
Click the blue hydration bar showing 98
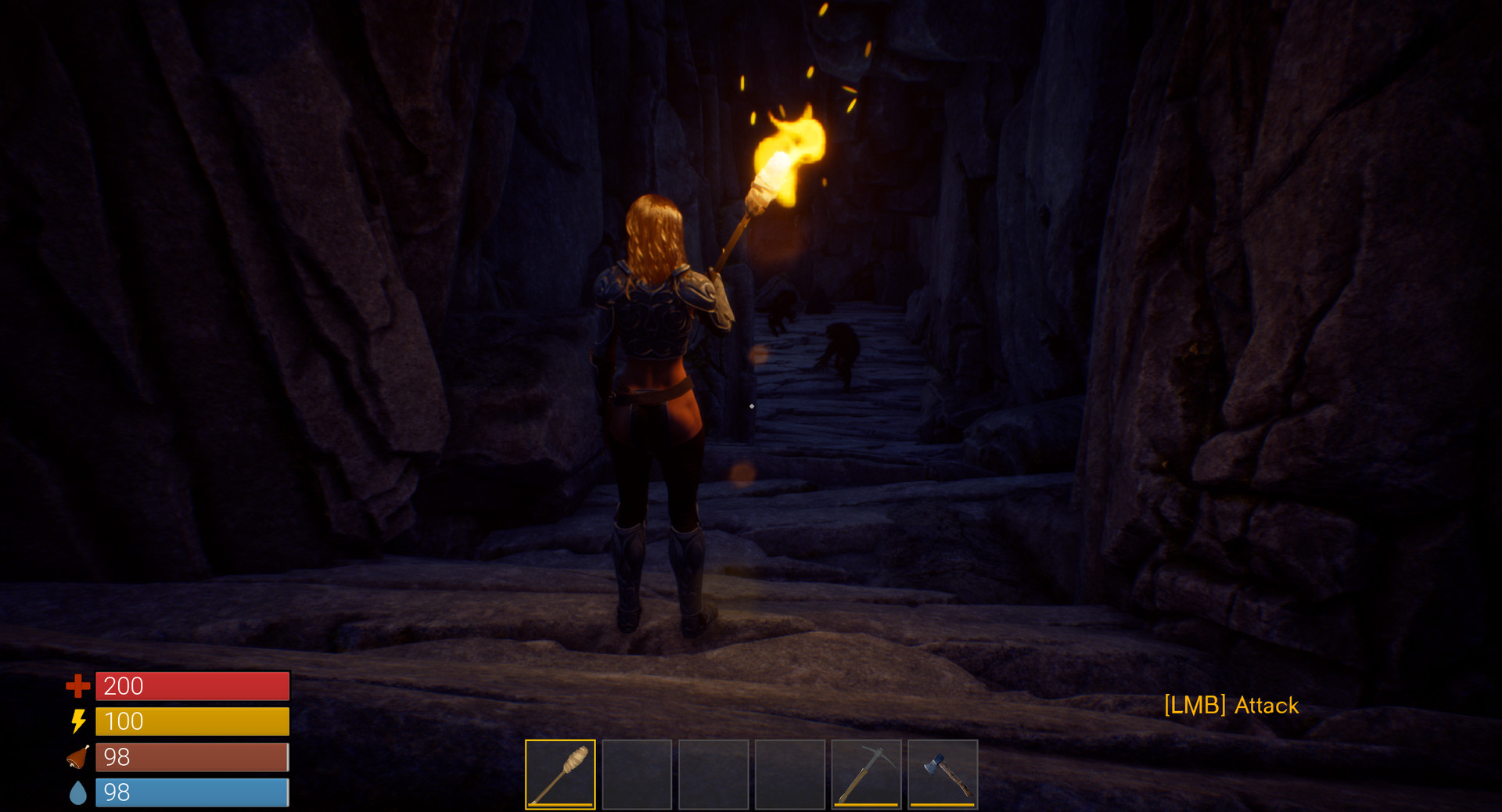191,794
